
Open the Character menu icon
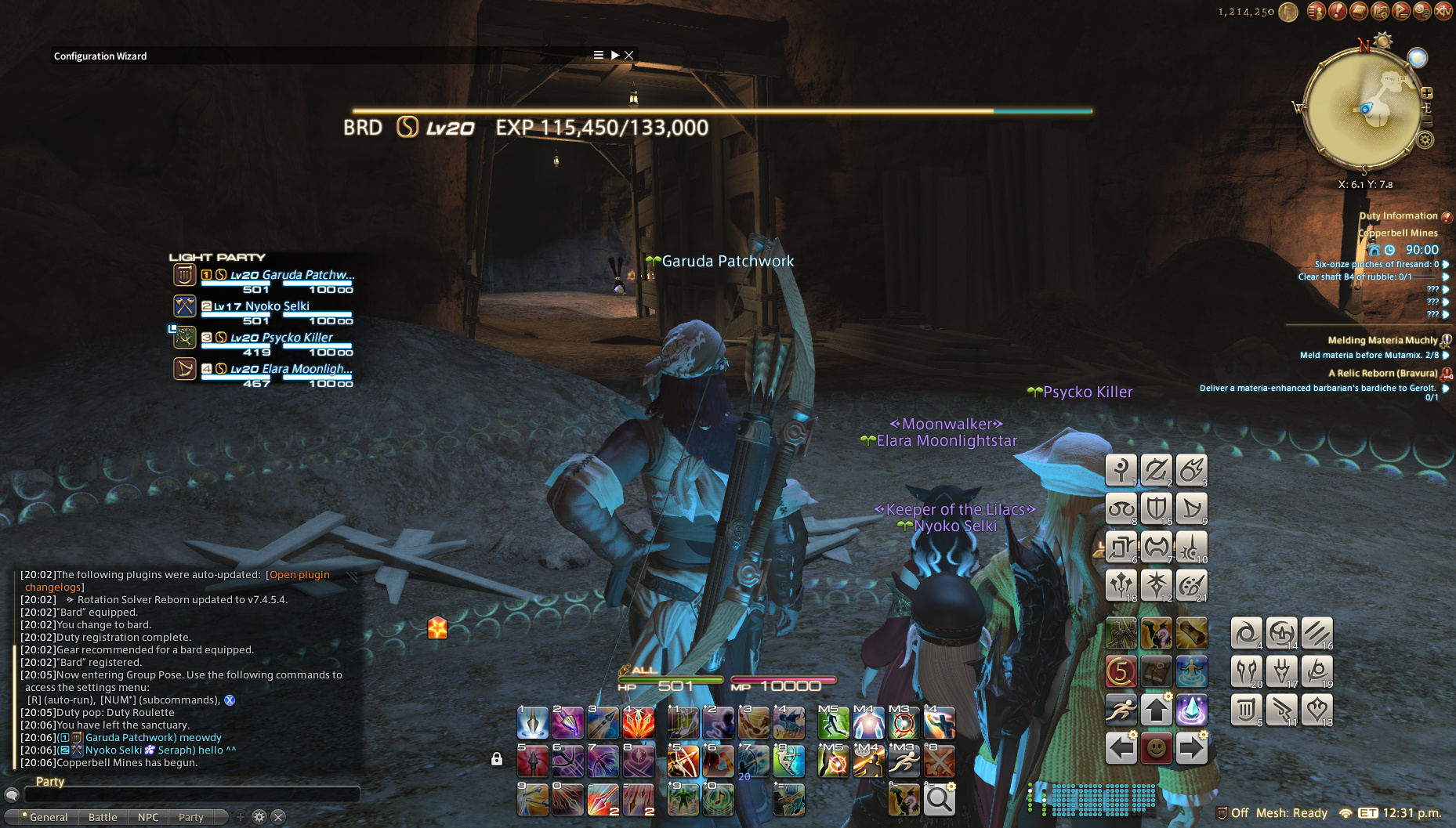(x=1317, y=11)
